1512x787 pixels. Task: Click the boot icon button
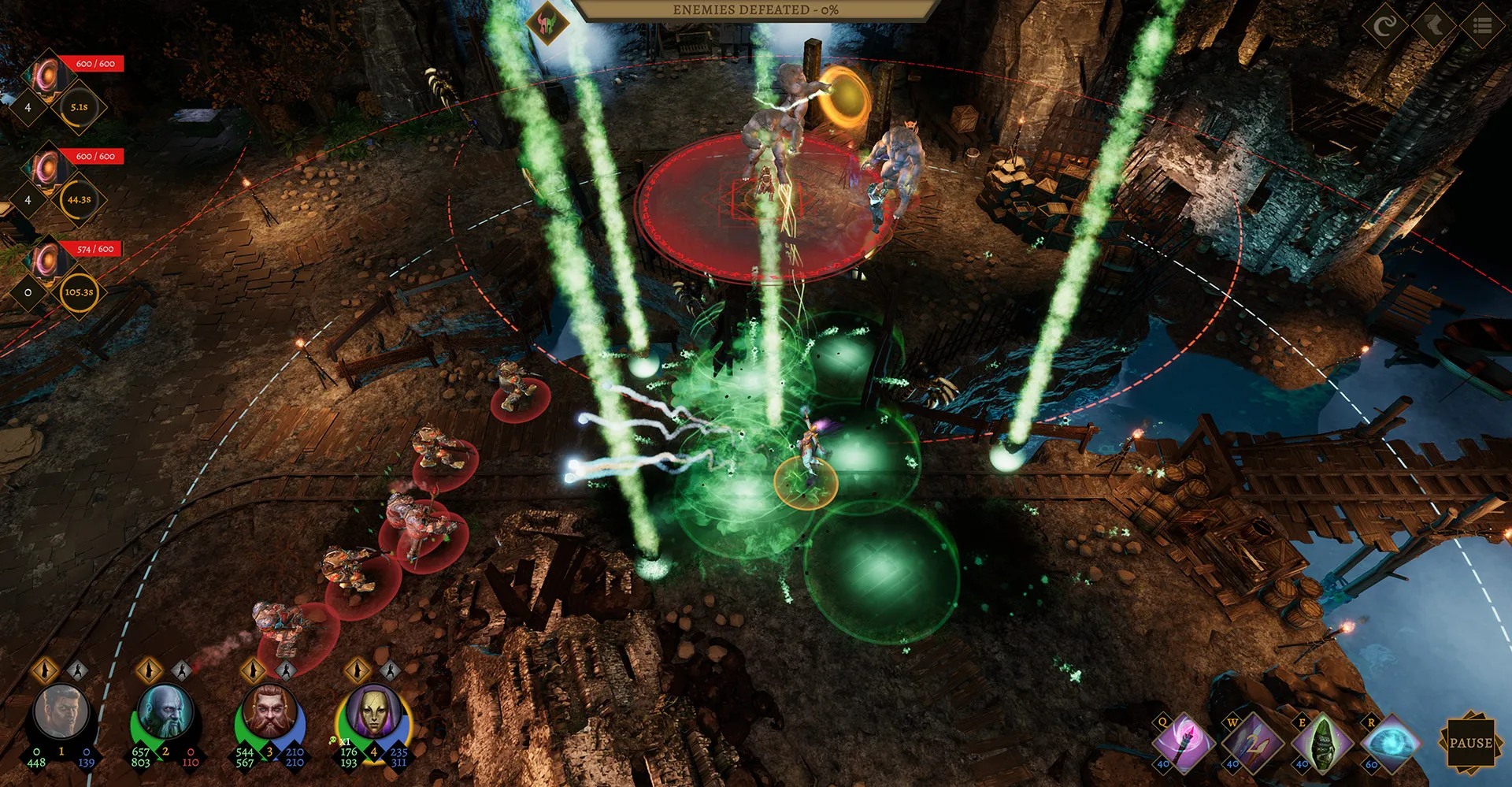tap(1434, 26)
